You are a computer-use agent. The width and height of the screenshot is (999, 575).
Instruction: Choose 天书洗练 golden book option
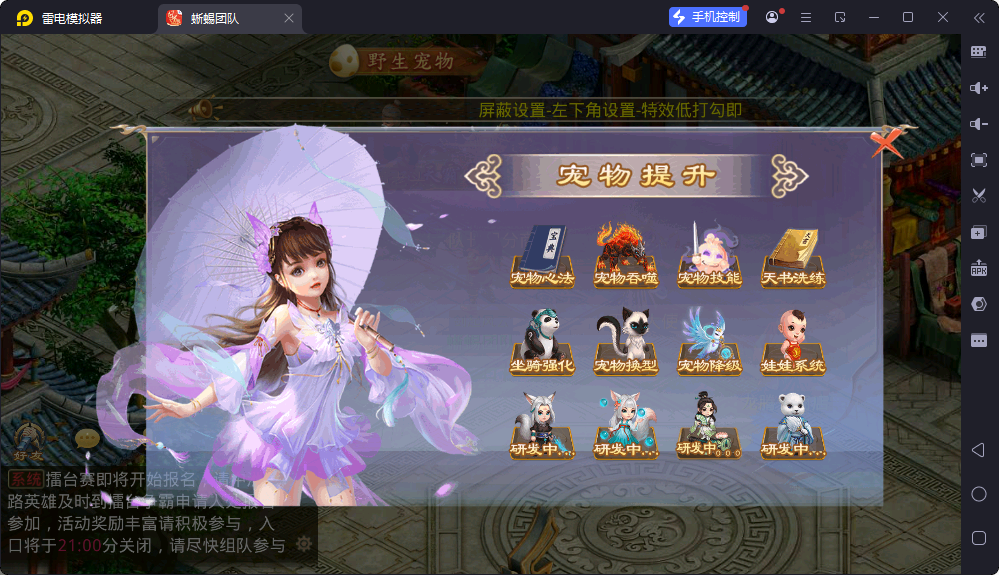pos(793,257)
